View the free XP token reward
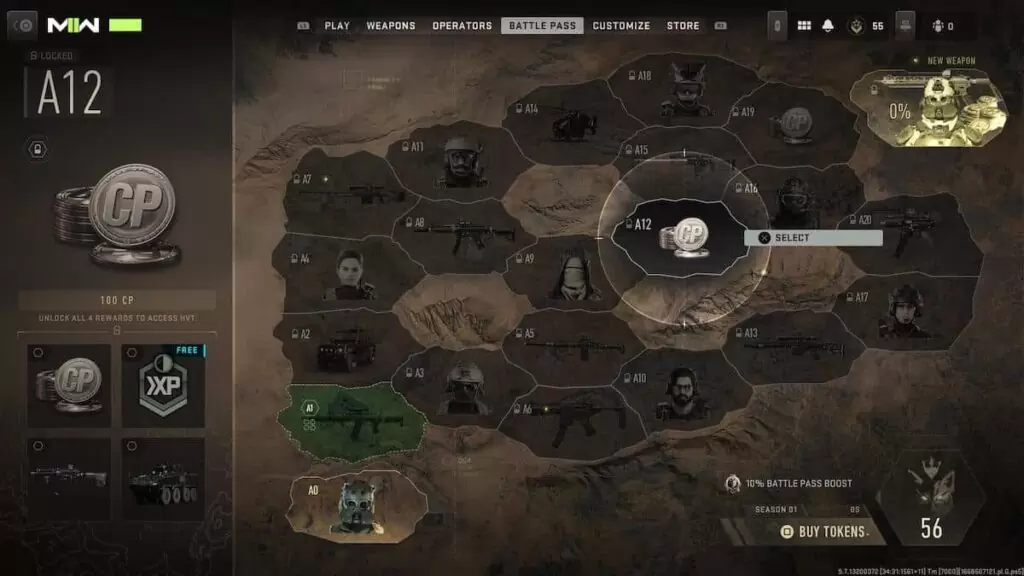 tap(164, 386)
